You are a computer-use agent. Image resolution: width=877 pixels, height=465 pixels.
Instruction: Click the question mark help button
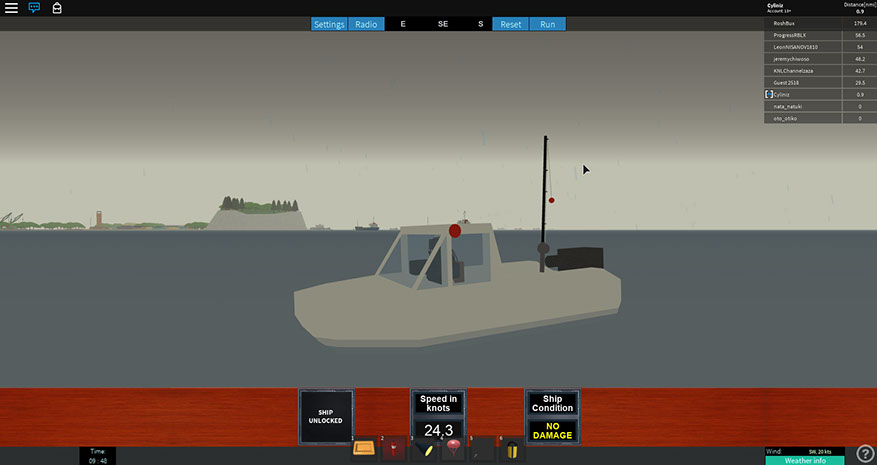tap(864, 454)
